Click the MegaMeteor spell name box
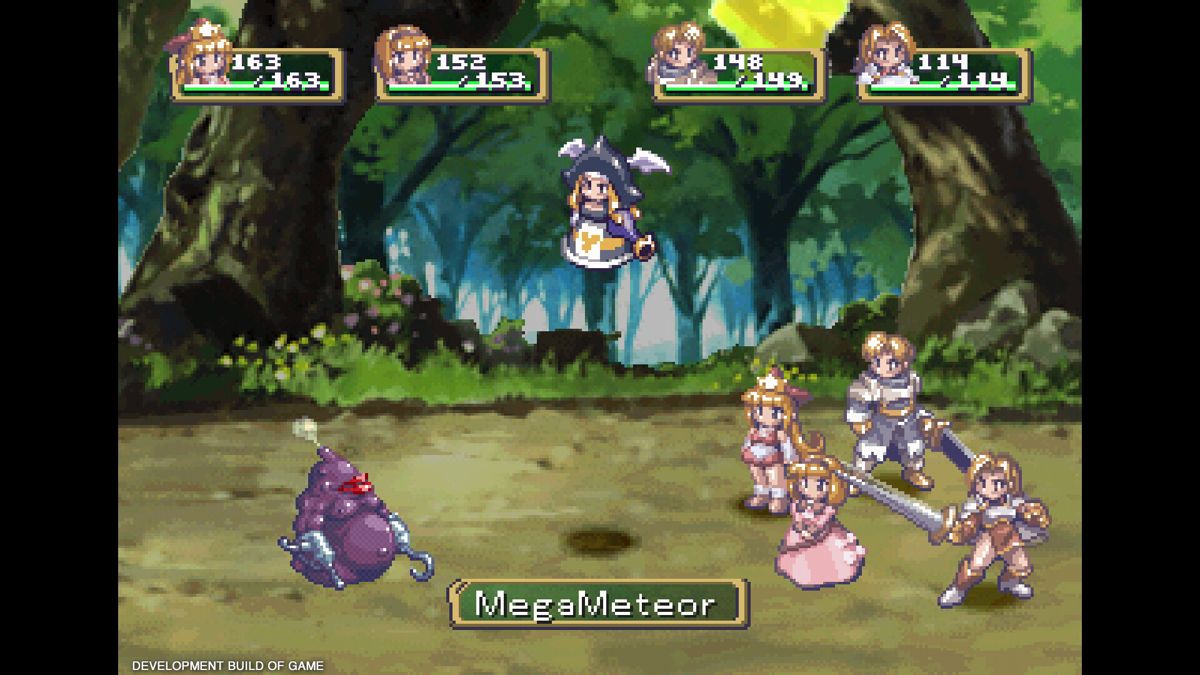The image size is (1200, 675). click(597, 604)
